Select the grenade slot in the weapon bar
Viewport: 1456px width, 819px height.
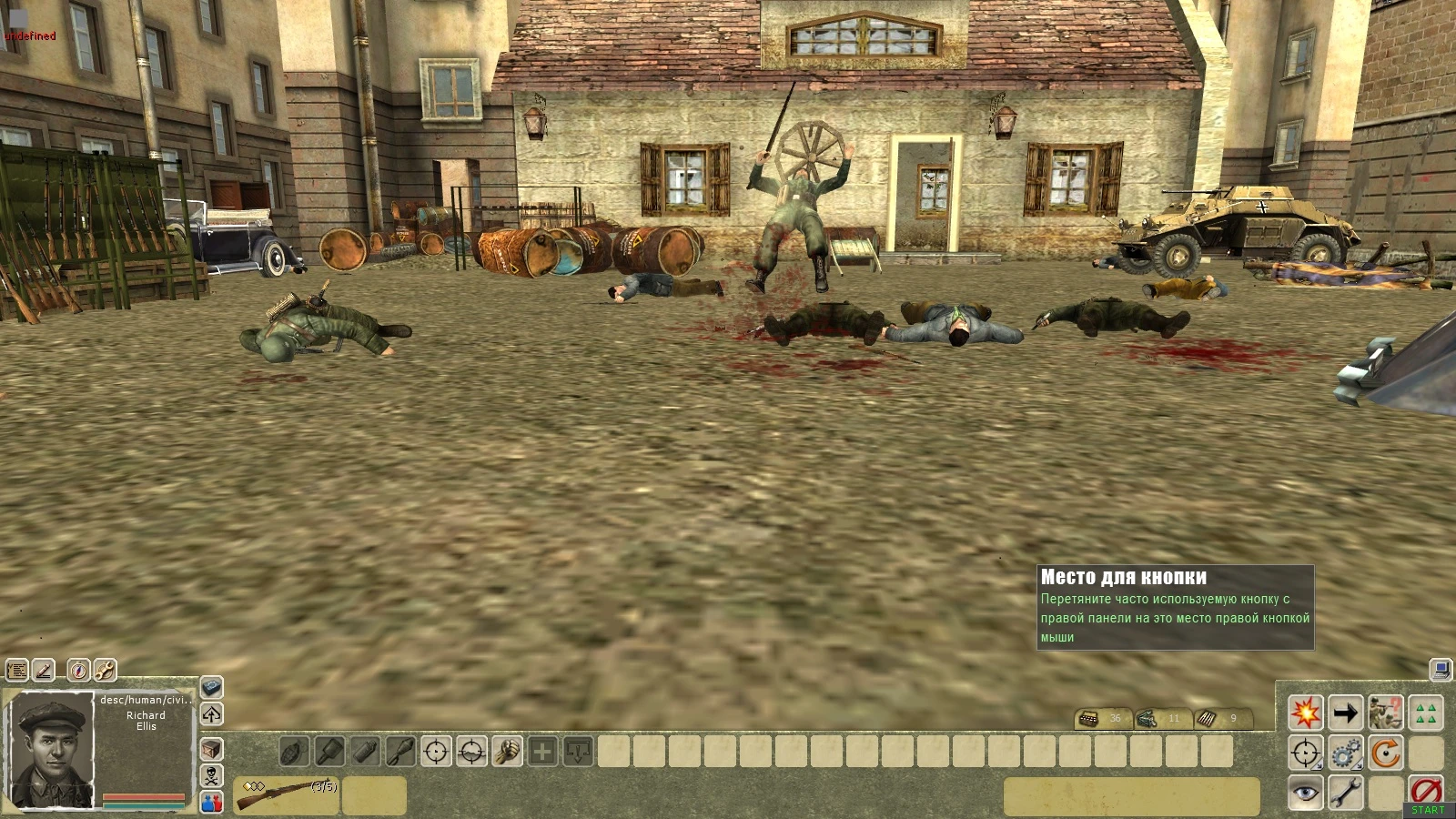[292, 753]
